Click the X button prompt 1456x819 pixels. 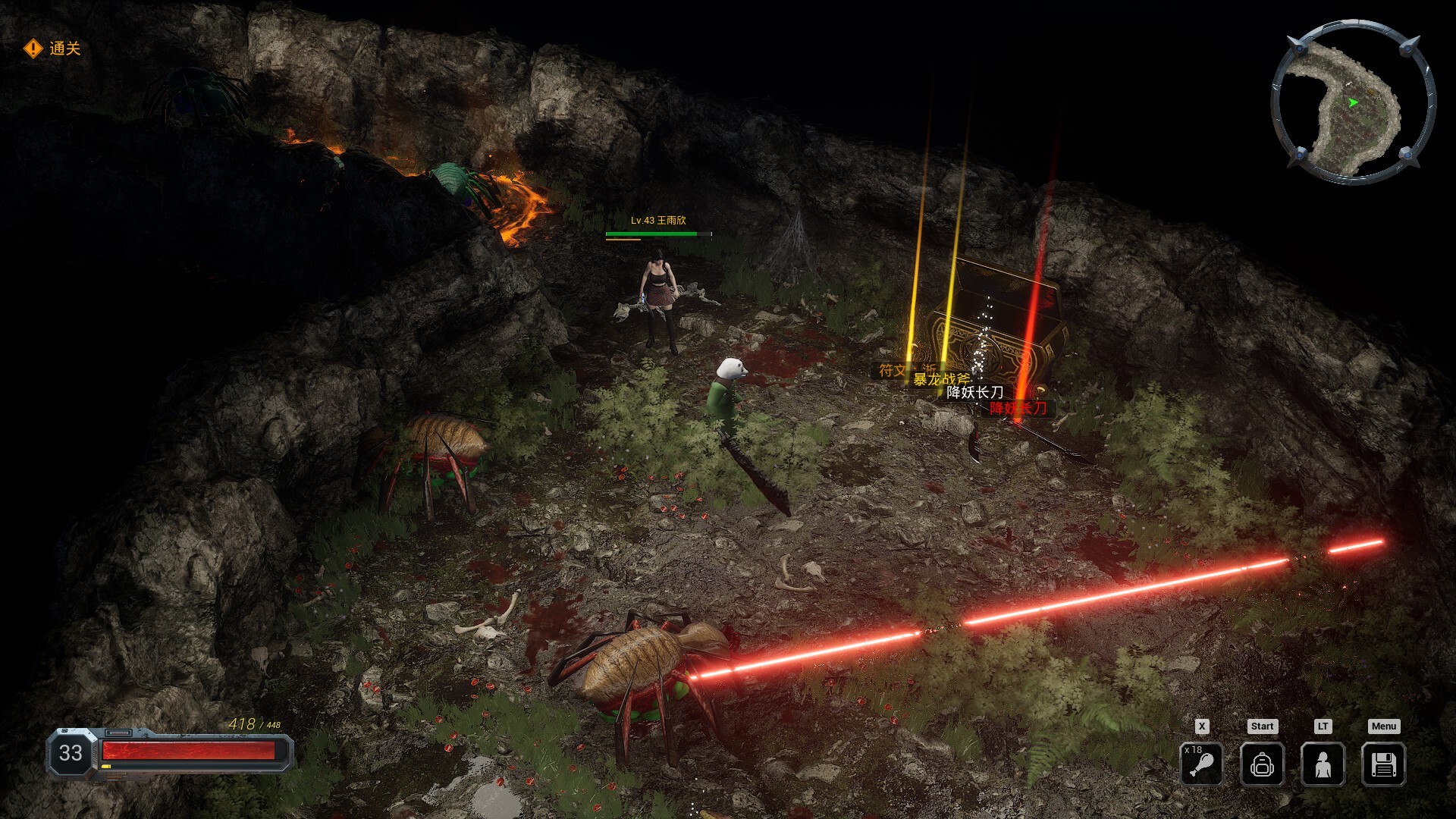1200,726
